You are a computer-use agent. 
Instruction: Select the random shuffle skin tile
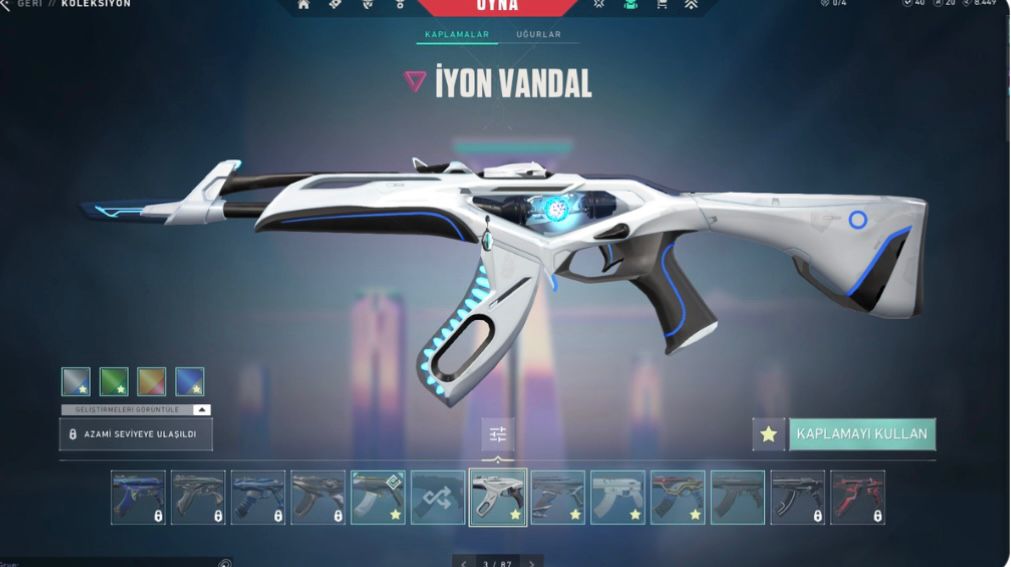tap(438, 497)
